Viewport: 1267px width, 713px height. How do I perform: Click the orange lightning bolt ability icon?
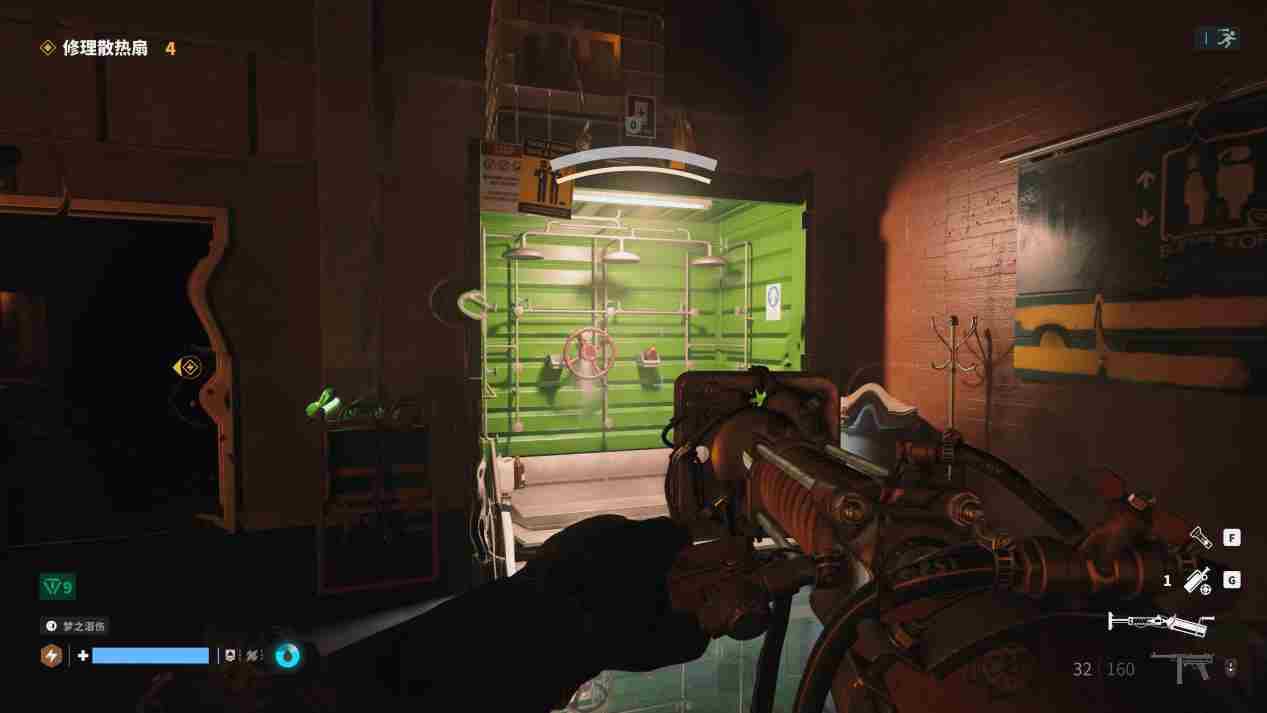[x=51, y=656]
